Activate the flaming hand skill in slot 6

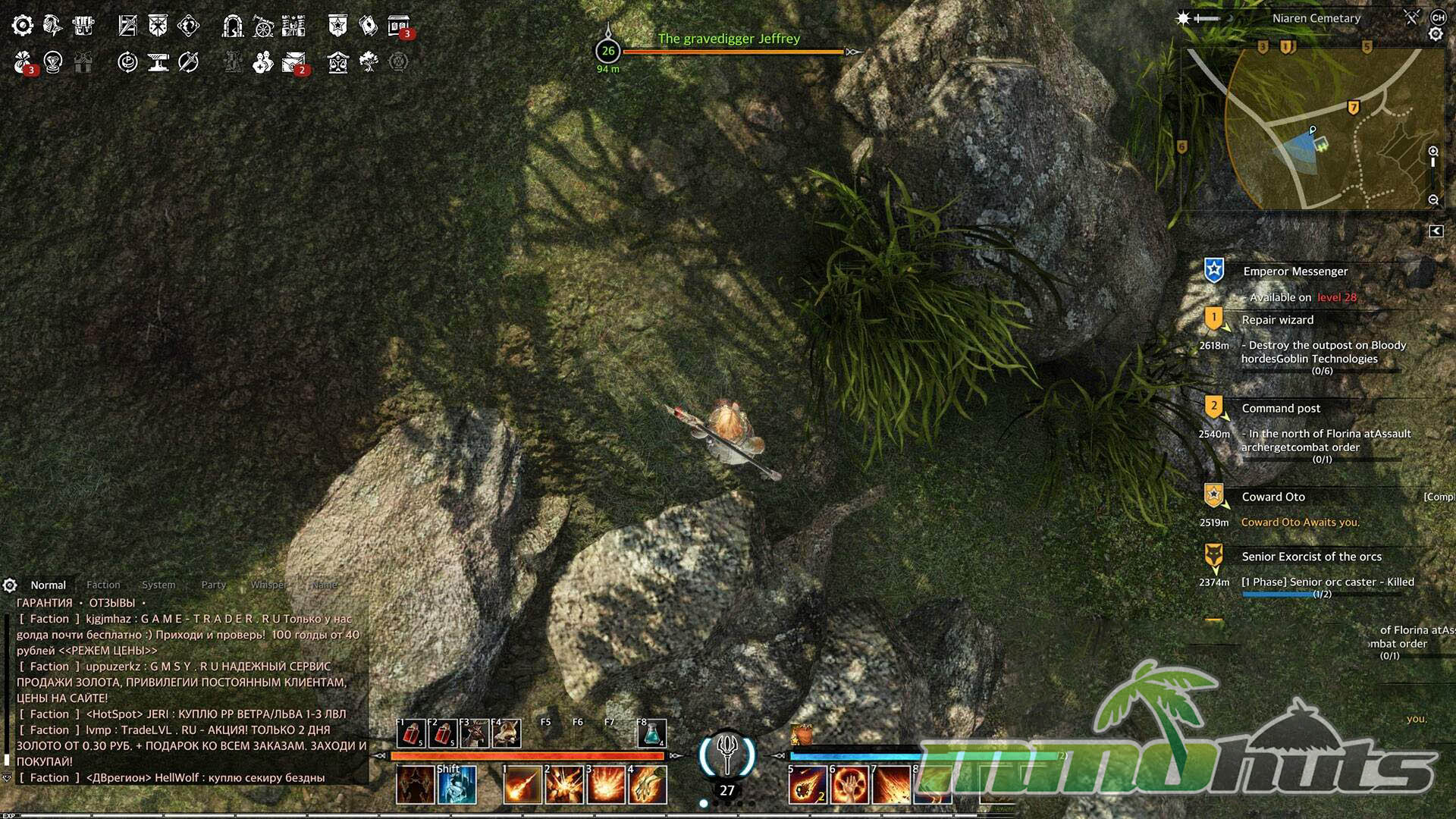[849, 784]
